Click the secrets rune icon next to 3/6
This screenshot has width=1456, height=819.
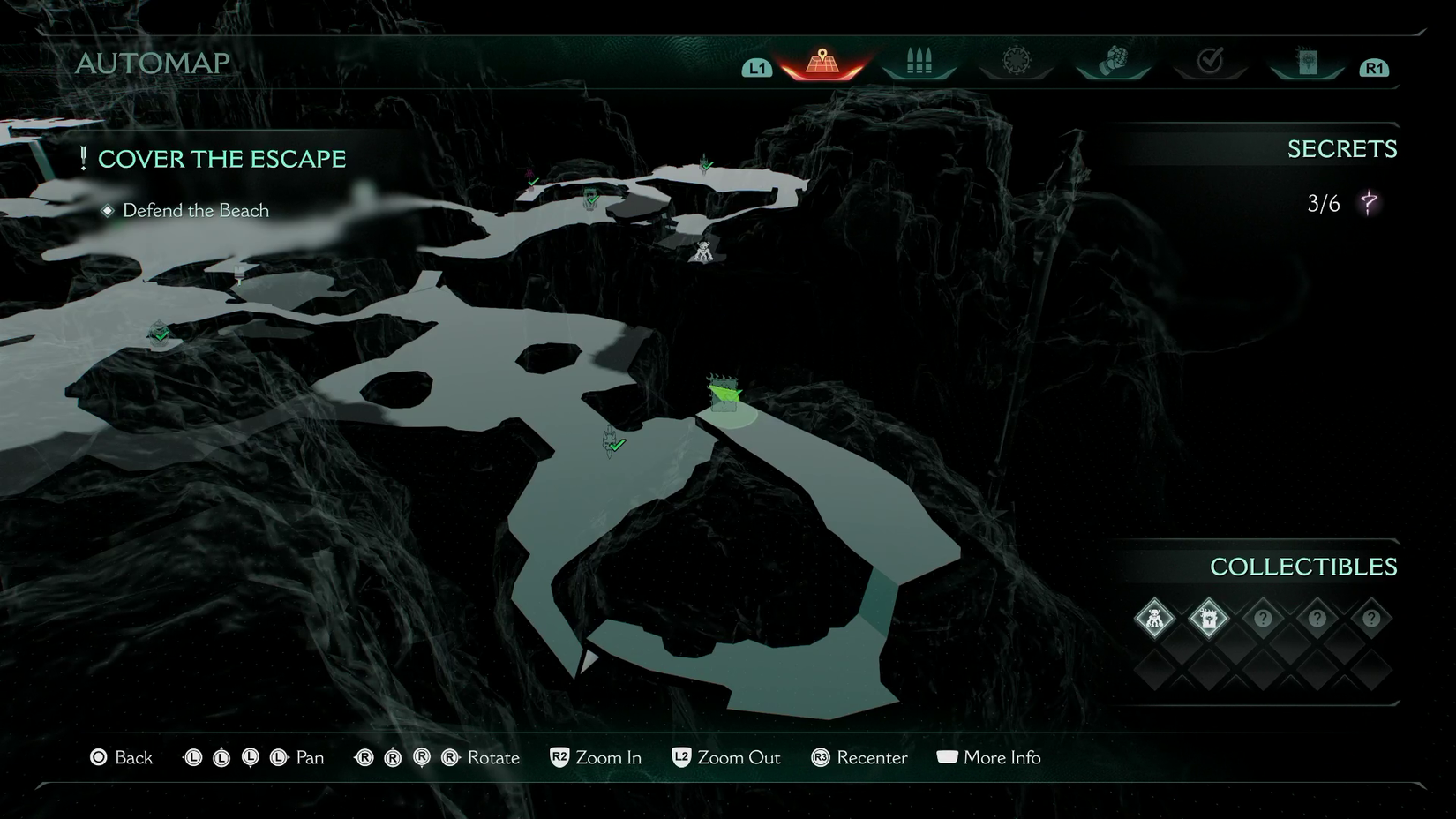[x=1369, y=204]
